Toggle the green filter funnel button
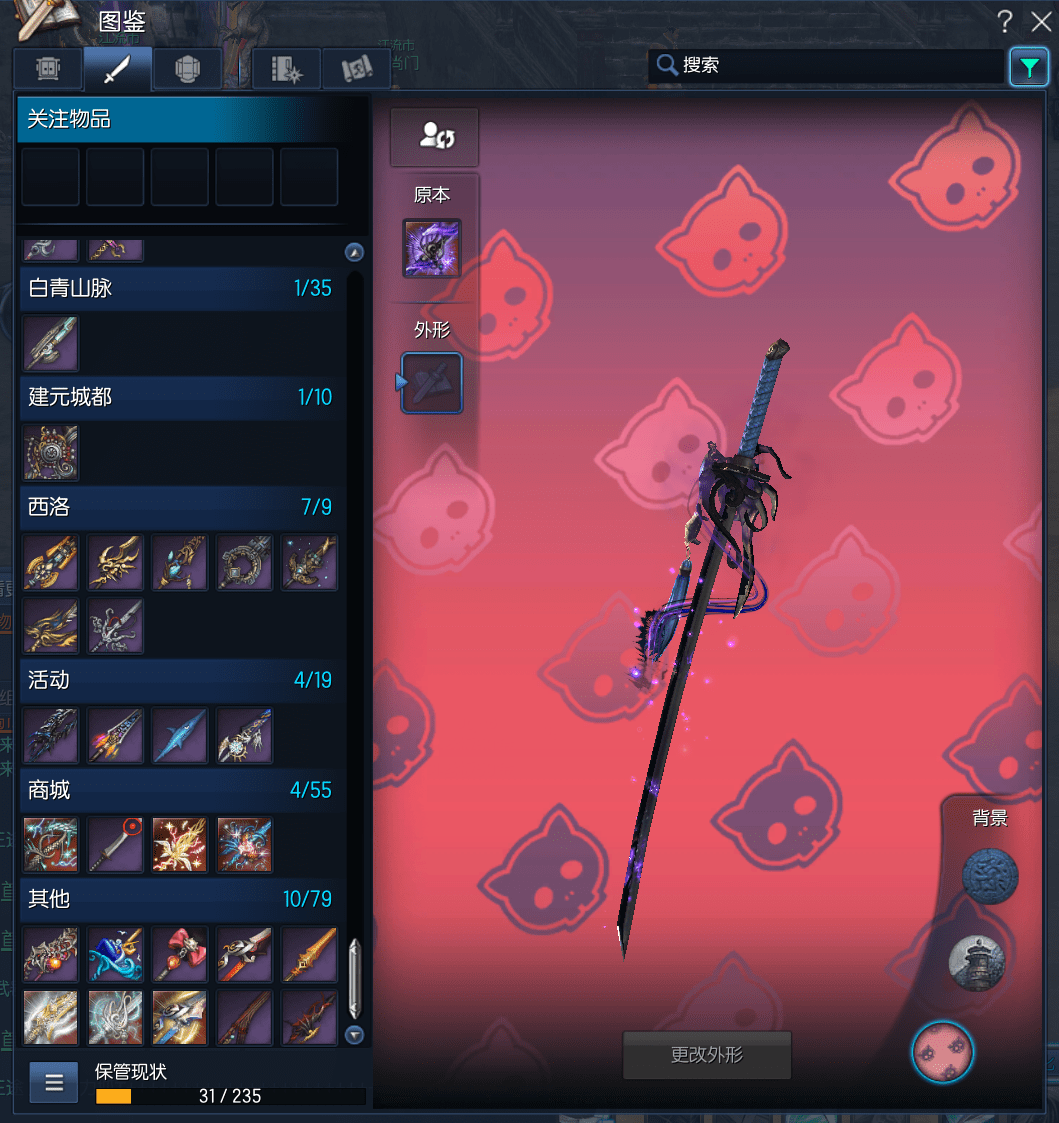The height and width of the screenshot is (1123, 1059). click(1029, 67)
